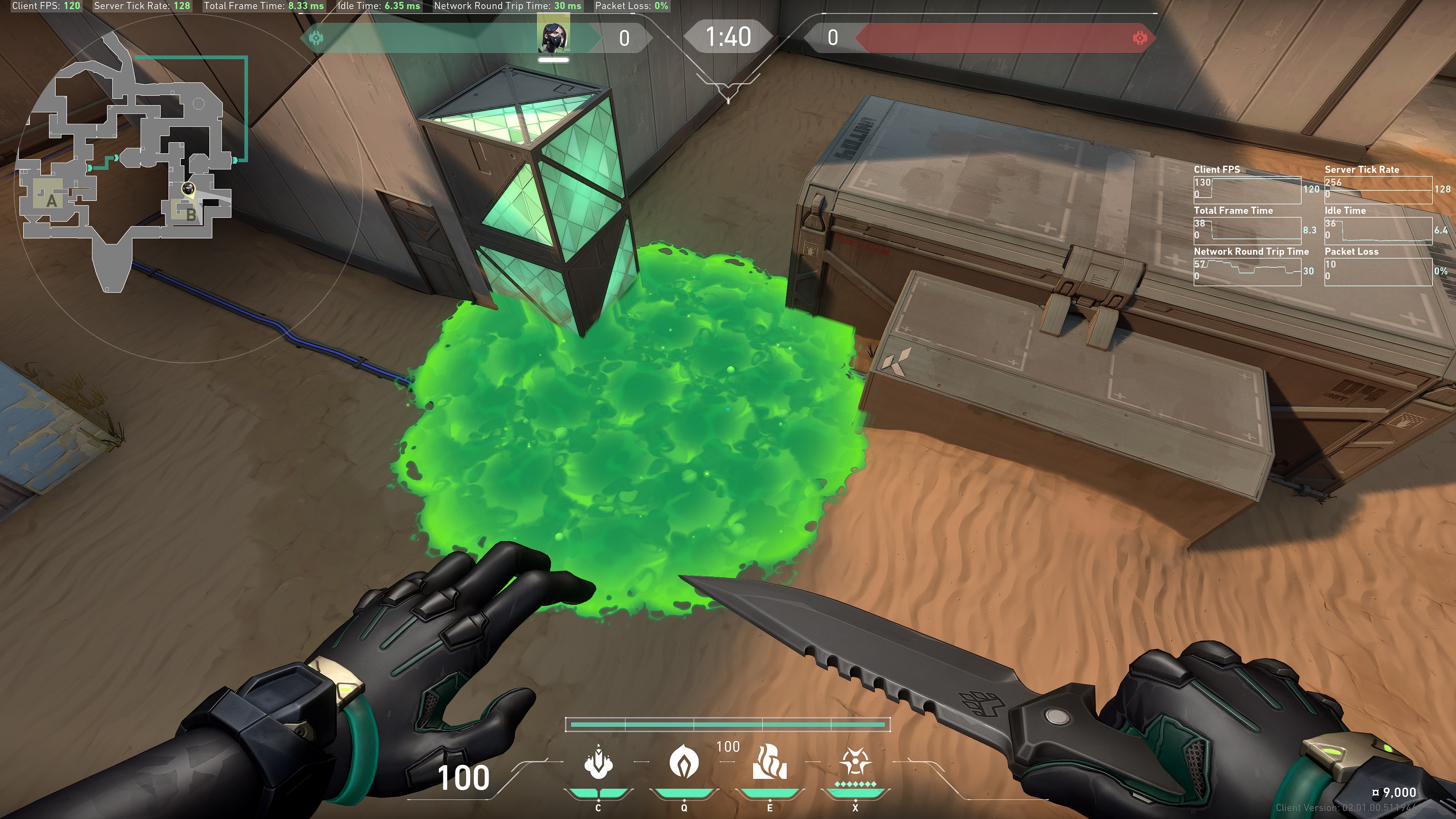Choose the Toxic Screen ability icon
1456x819 pixels.
tap(769, 763)
